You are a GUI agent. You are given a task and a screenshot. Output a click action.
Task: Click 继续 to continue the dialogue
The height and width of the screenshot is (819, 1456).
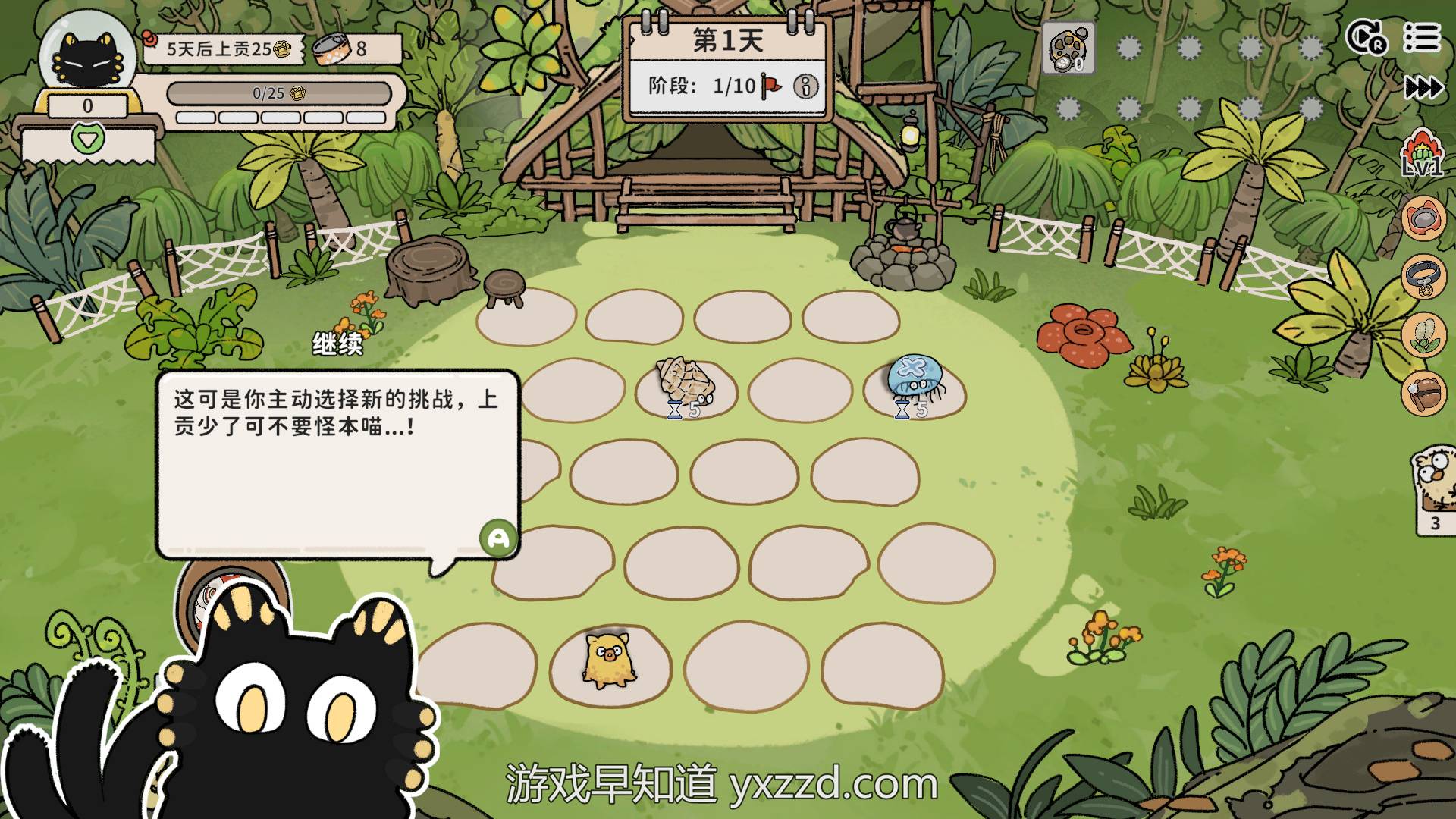pos(337,344)
